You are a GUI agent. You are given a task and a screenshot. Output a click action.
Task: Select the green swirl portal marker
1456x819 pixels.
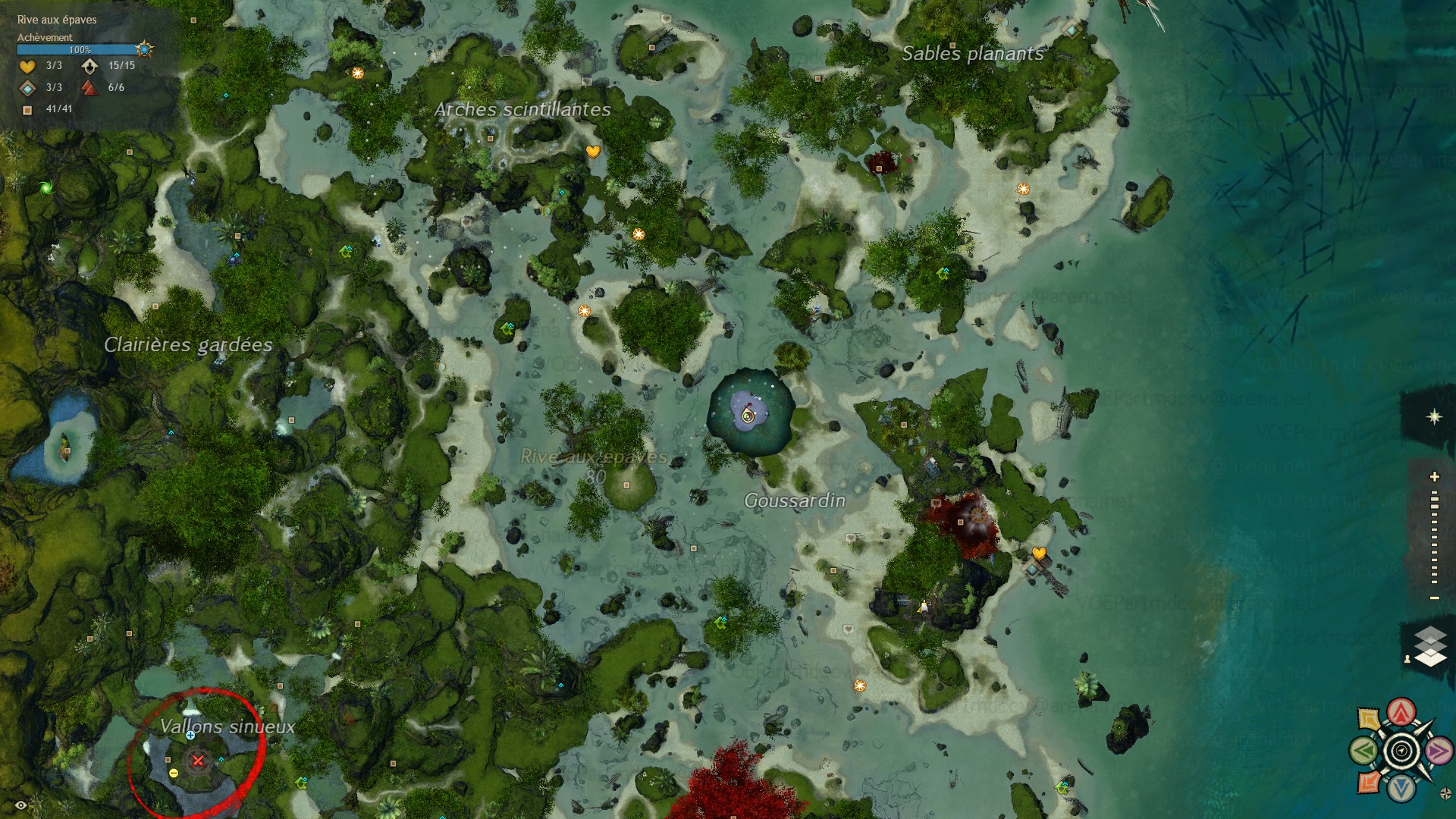point(45,187)
